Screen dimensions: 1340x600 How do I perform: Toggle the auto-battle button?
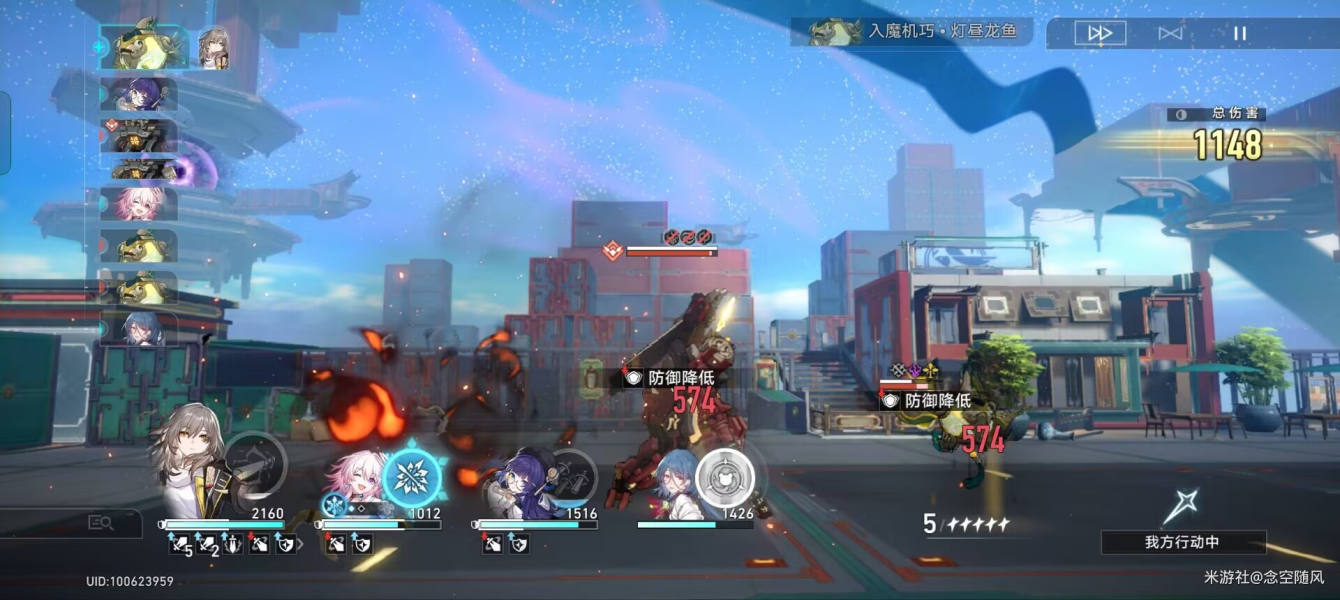coord(1170,33)
